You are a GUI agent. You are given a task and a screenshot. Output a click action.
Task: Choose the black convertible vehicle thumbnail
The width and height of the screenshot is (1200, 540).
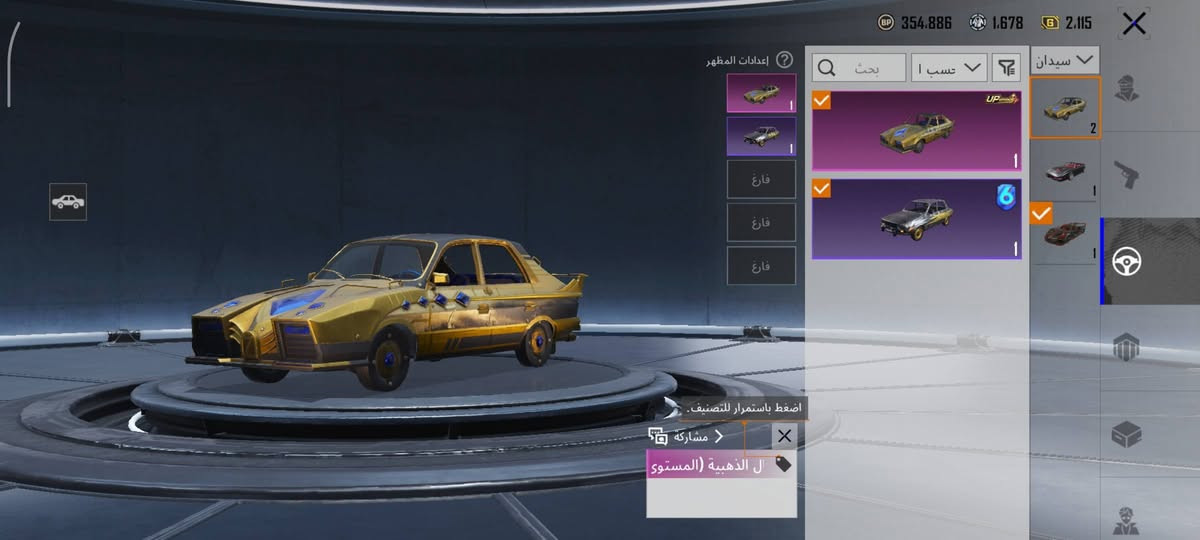pyautogui.click(x=1065, y=170)
